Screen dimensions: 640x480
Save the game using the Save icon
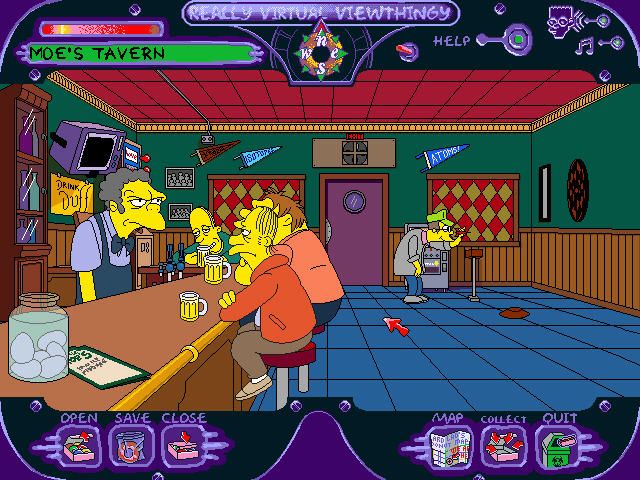coord(130,443)
